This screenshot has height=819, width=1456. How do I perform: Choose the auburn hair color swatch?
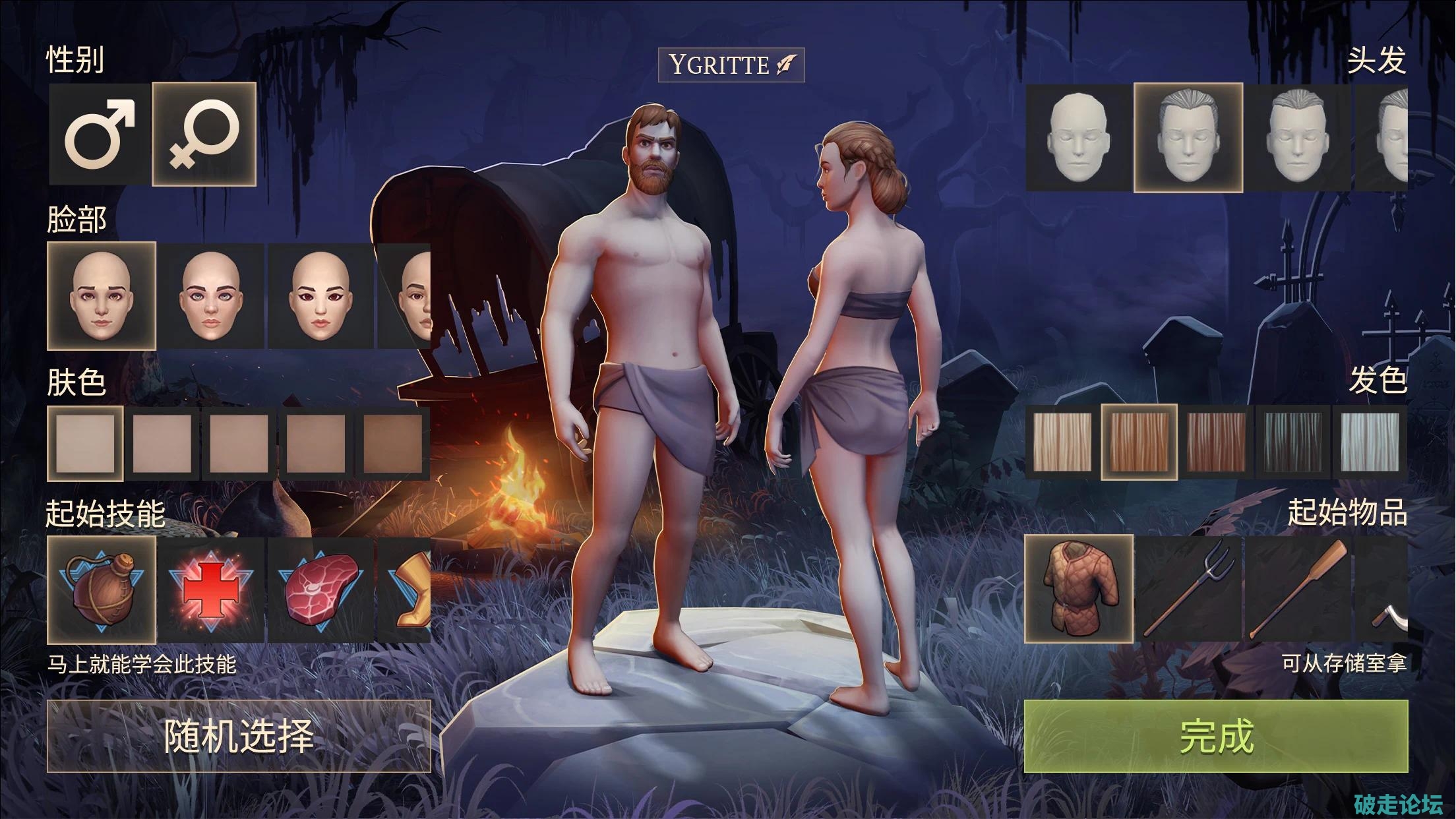click(1216, 442)
